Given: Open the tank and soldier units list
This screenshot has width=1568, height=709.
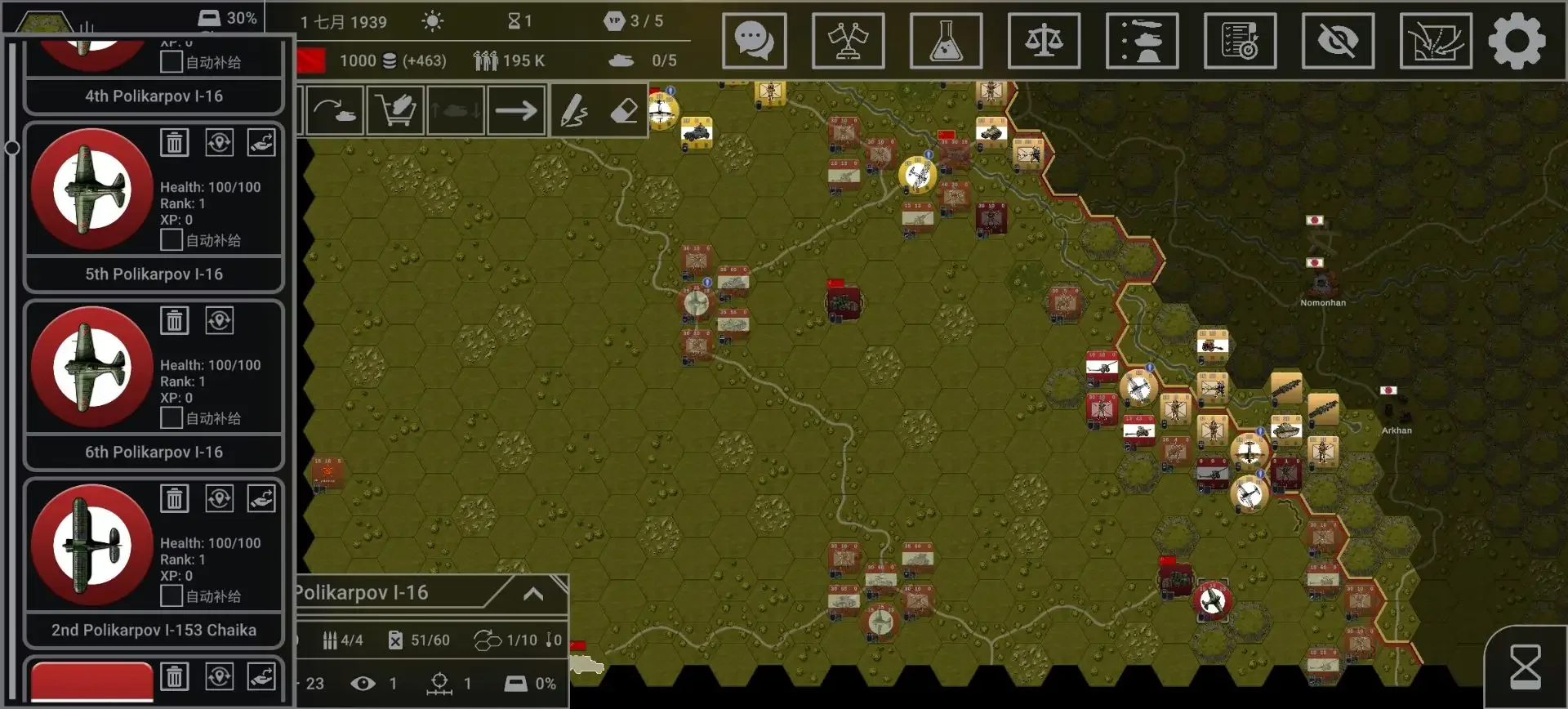Looking at the screenshot, I should 1142,41.
